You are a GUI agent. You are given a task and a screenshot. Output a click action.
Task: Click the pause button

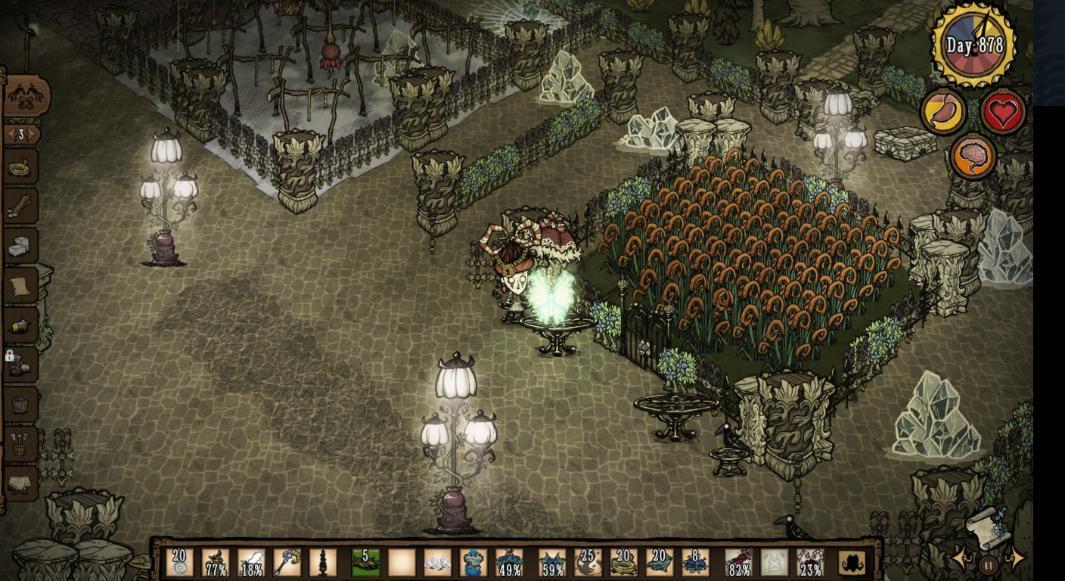(989, 564)
